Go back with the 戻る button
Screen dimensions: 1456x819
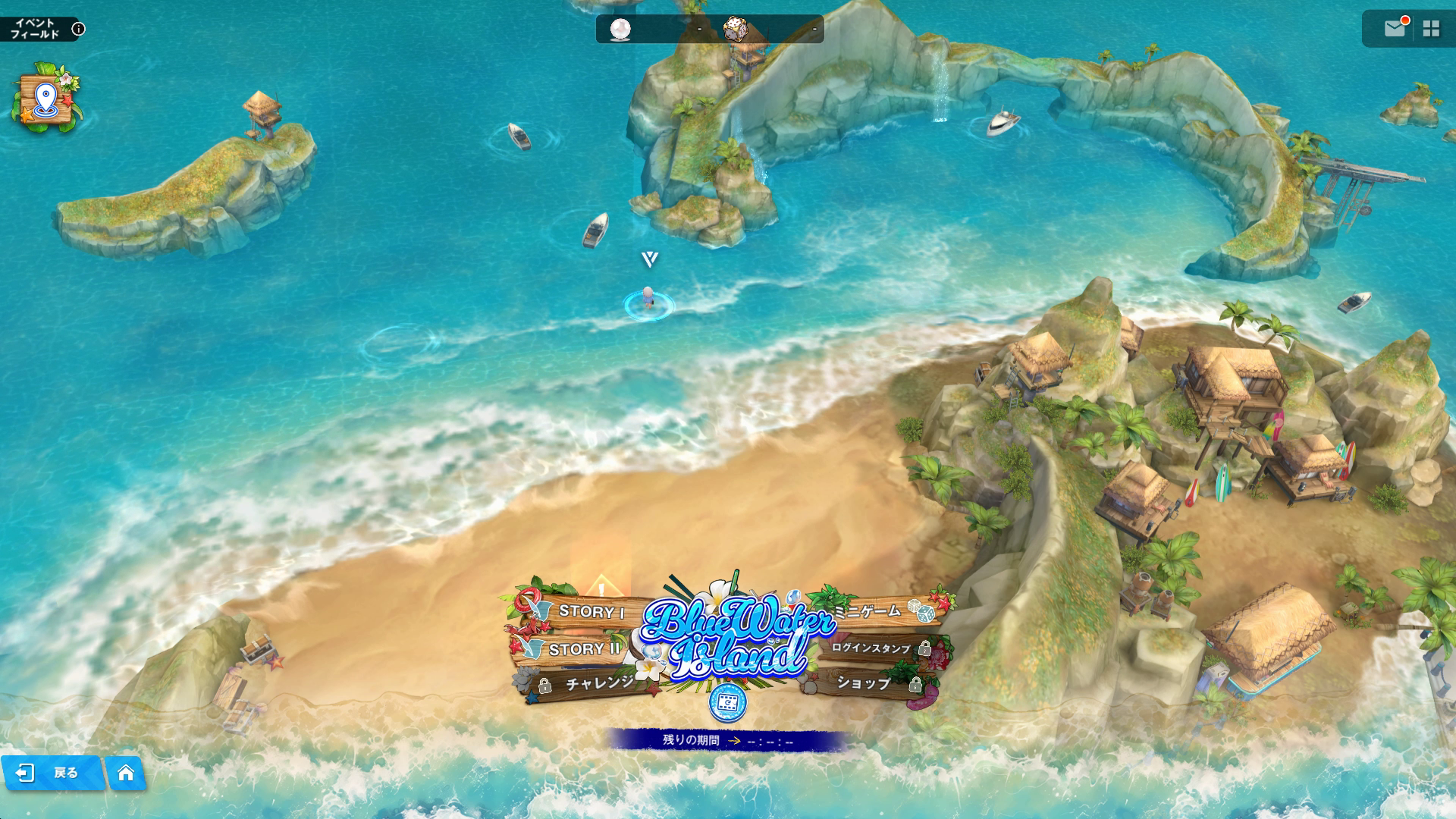point(53,773)
